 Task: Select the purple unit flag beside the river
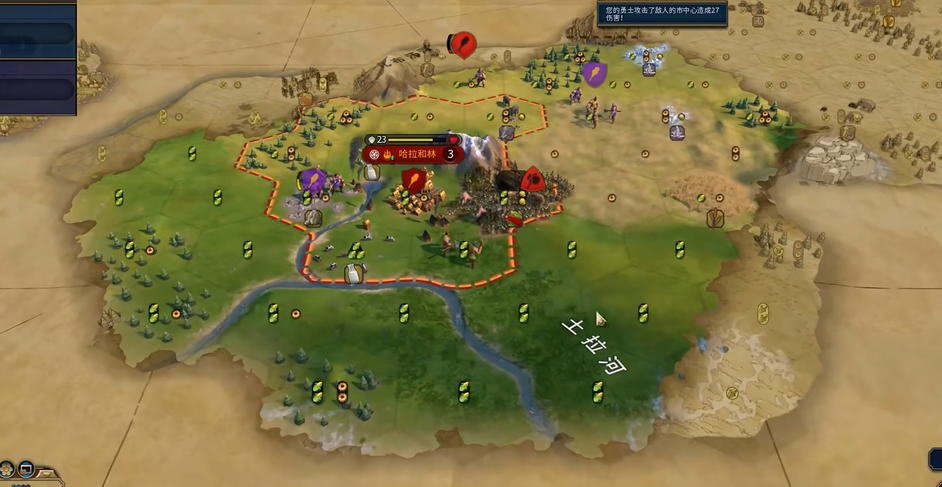312,180
